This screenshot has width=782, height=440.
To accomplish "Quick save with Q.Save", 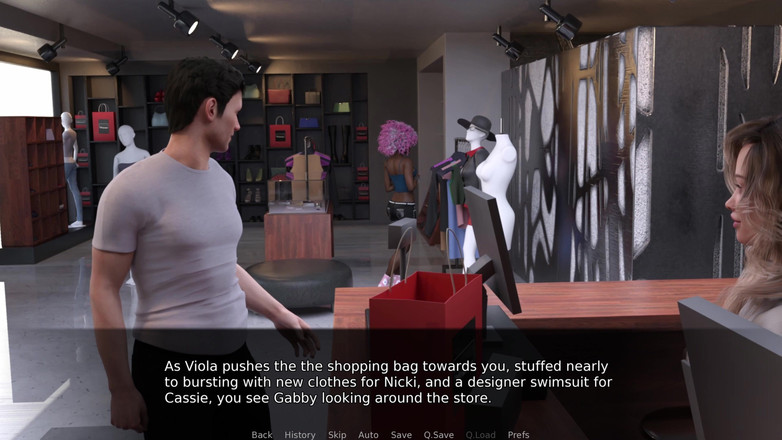I will (438, 435).
